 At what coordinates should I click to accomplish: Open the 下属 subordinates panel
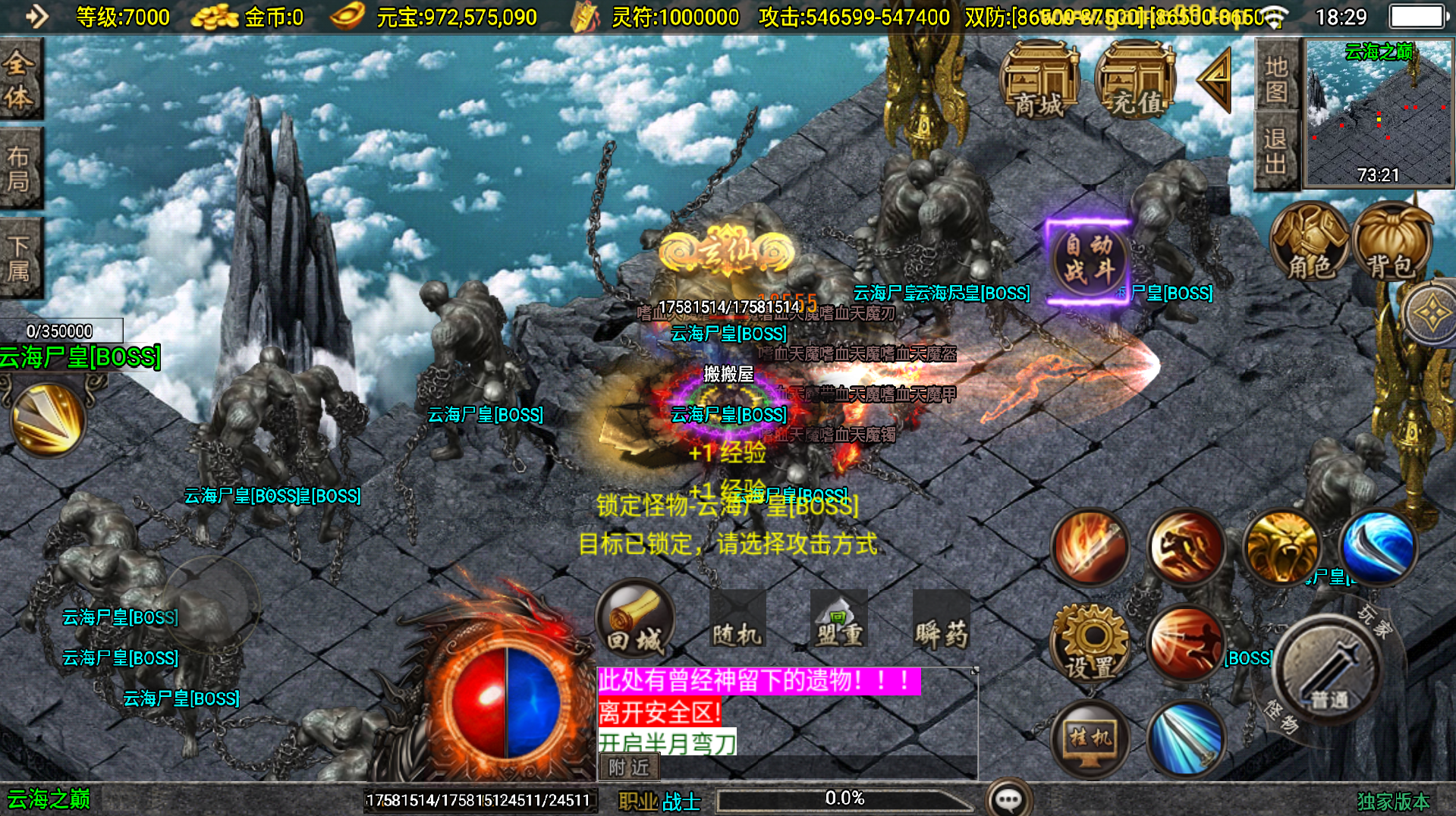tap(19, 258)
